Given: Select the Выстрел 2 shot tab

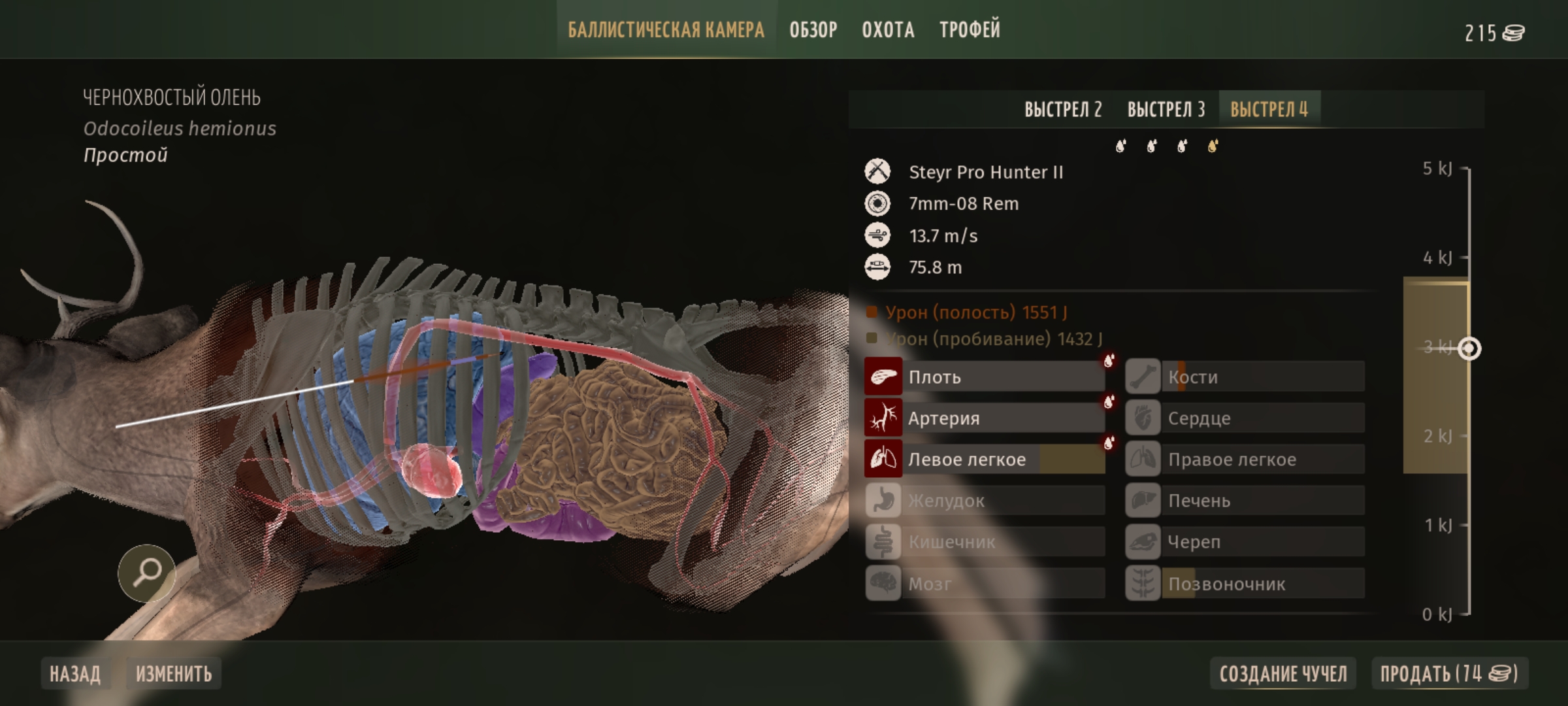Looking at the screenshot, I should (x=1063, y=109).
